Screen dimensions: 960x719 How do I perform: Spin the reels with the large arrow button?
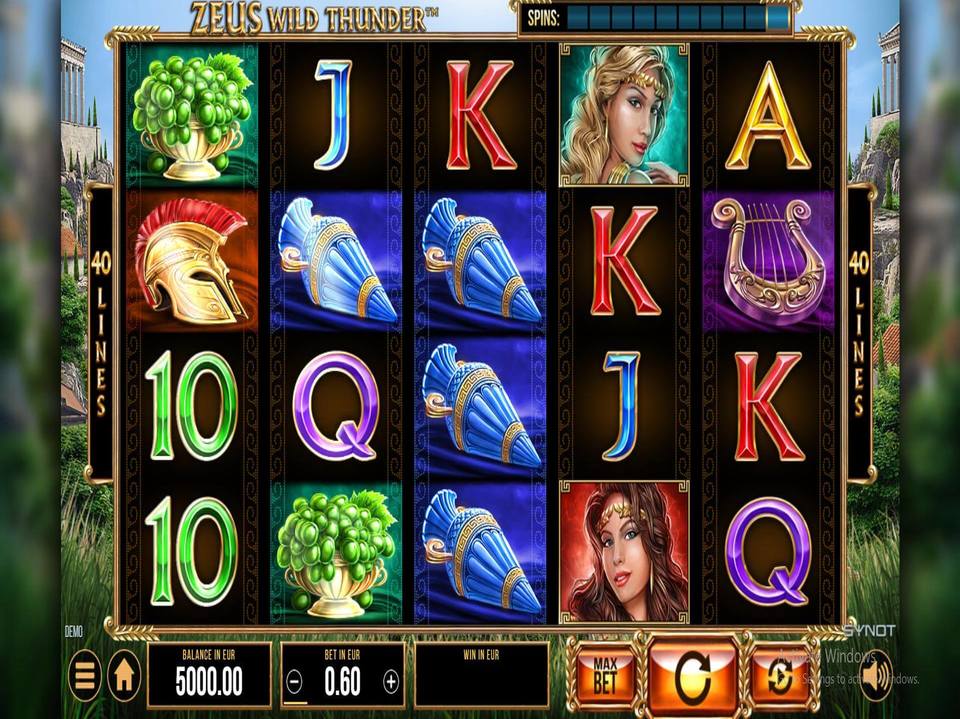click(x=692, y=678)
